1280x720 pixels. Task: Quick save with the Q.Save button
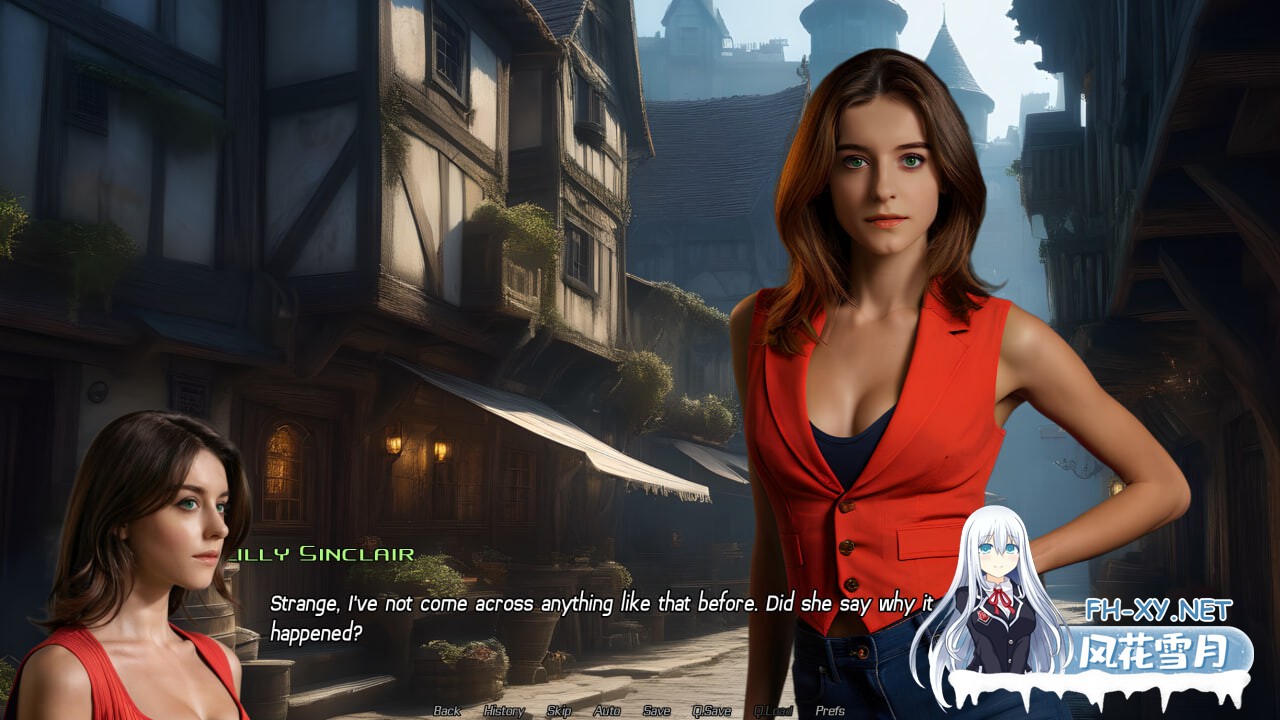711,711
